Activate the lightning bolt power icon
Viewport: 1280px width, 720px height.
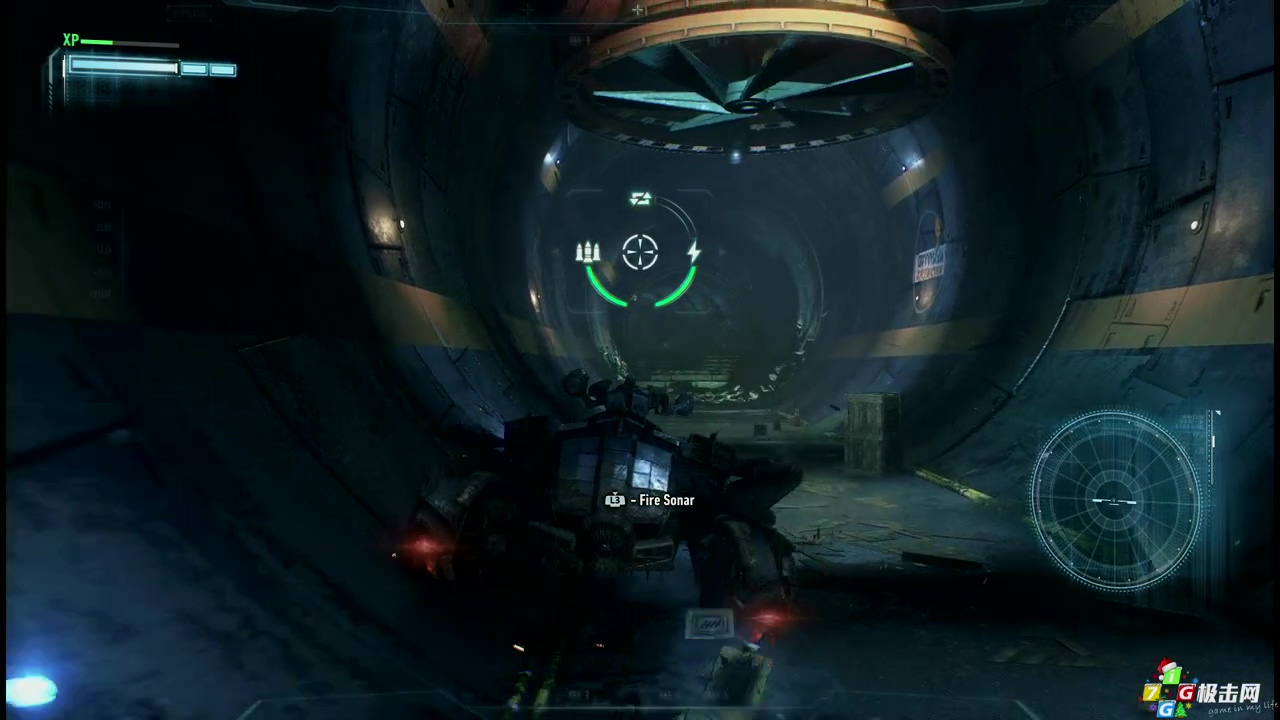(x=694, y=252)
